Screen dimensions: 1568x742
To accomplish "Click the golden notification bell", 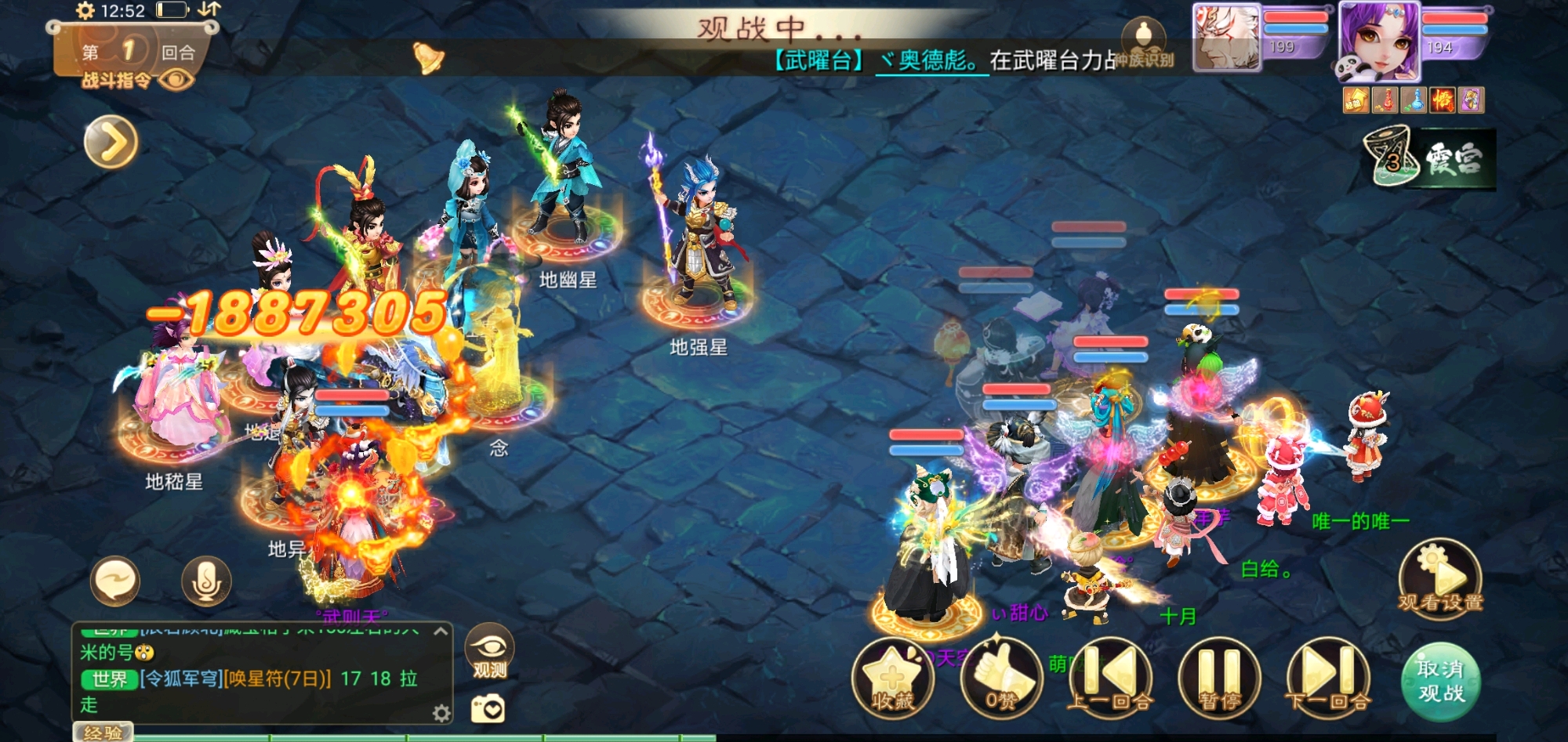I will (428, 57).
